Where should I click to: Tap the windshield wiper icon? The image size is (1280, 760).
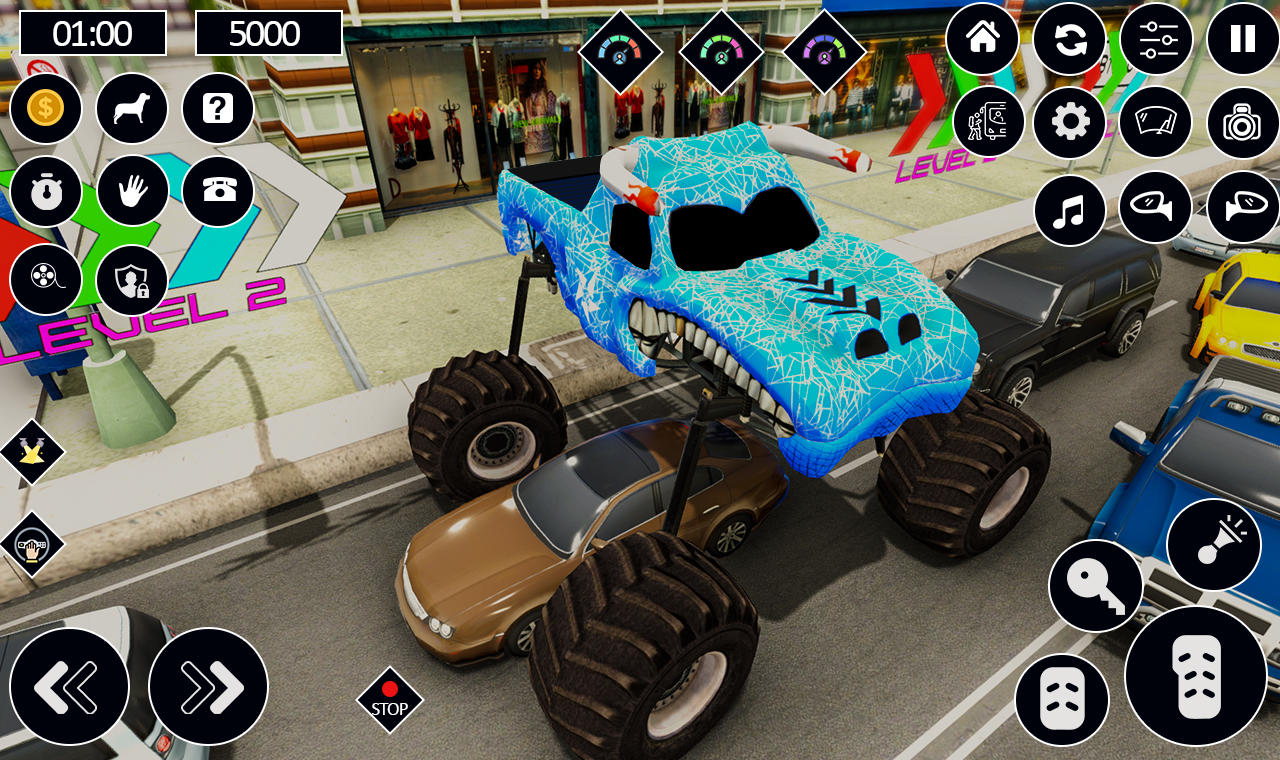[1157, 122]
